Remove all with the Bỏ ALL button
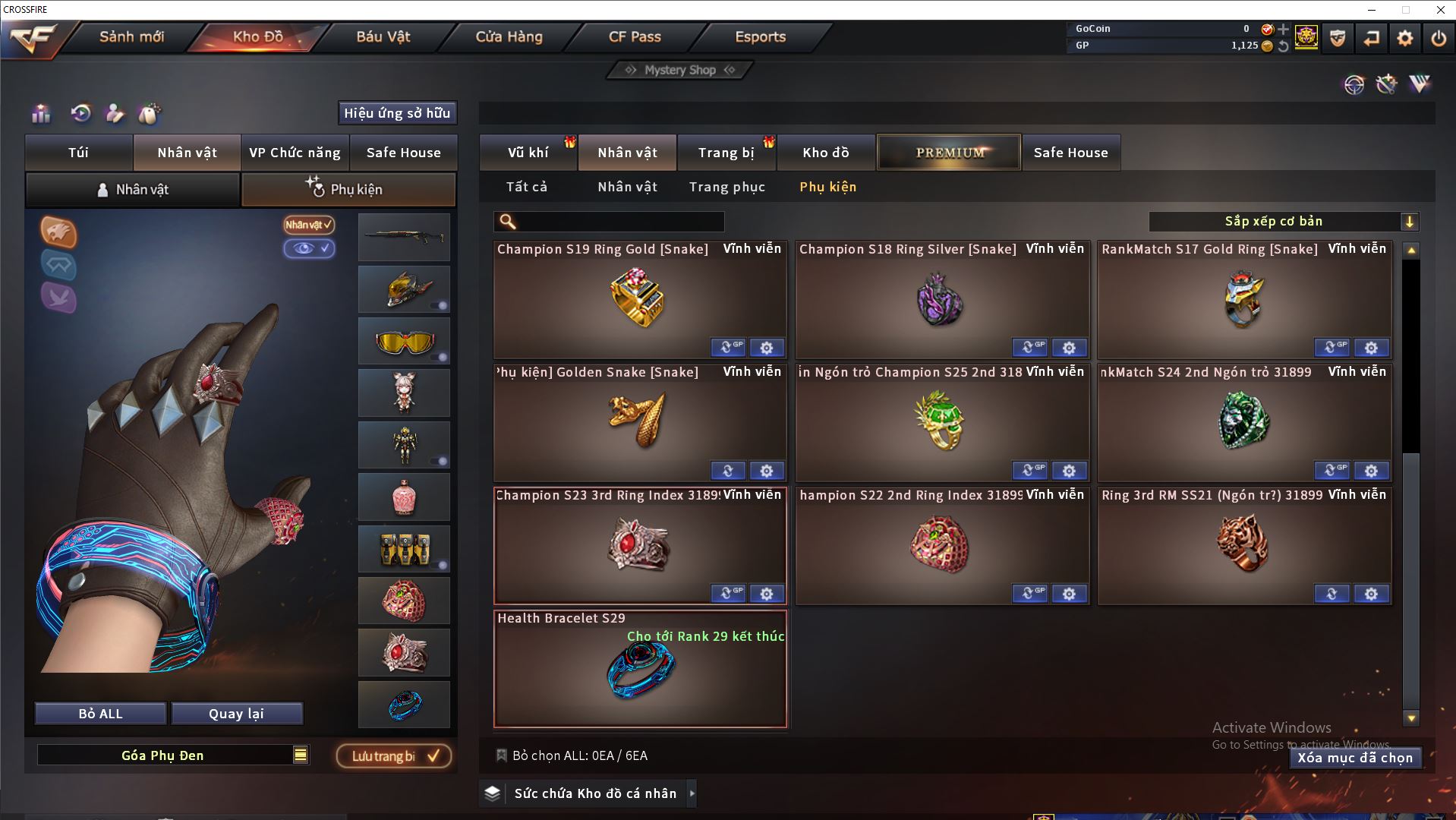Image resolution: width=1456 pixels, height=820 pixels. (100, 714)
